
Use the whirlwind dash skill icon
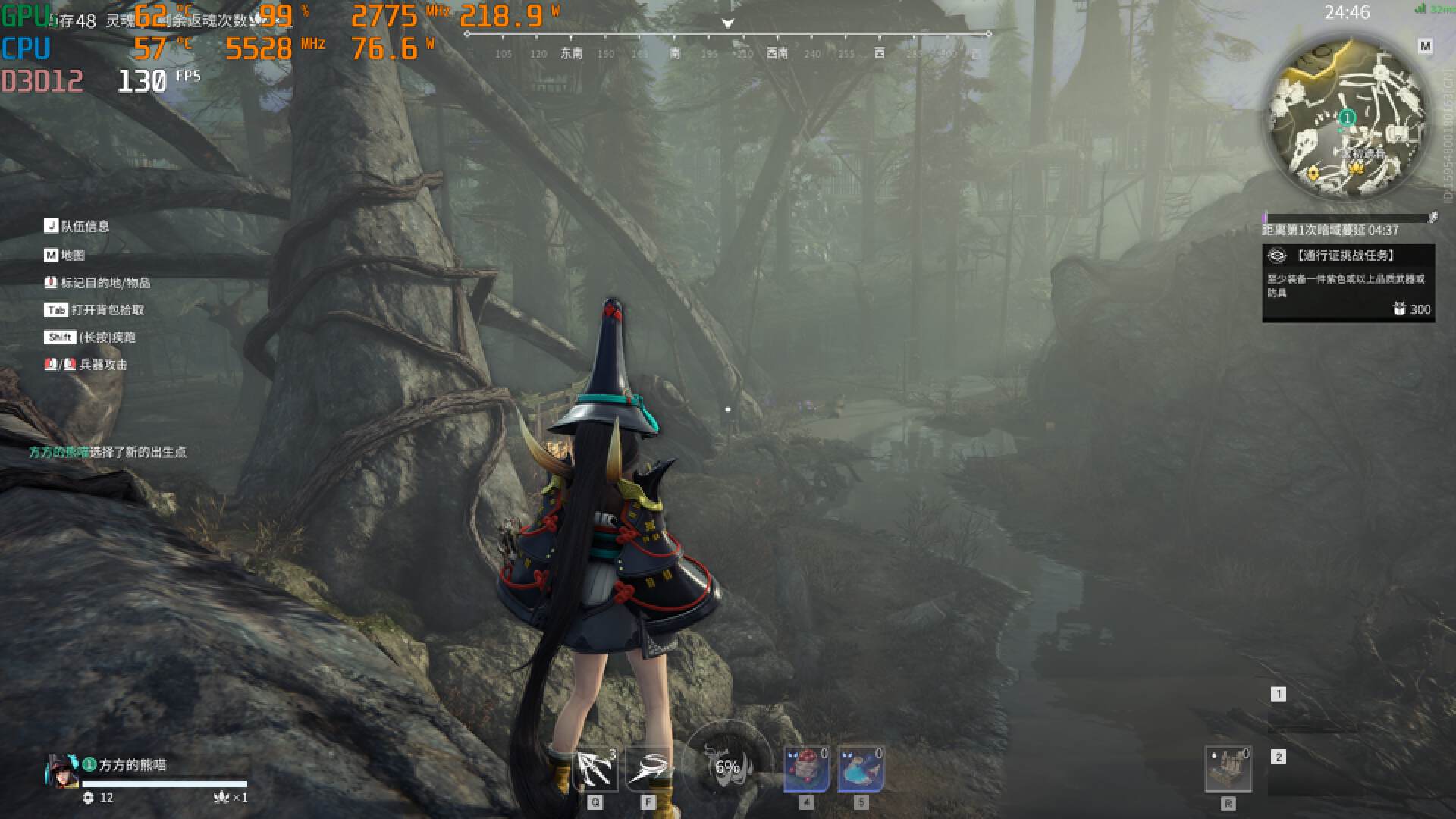pyautogui.click(x=648, y=769)
